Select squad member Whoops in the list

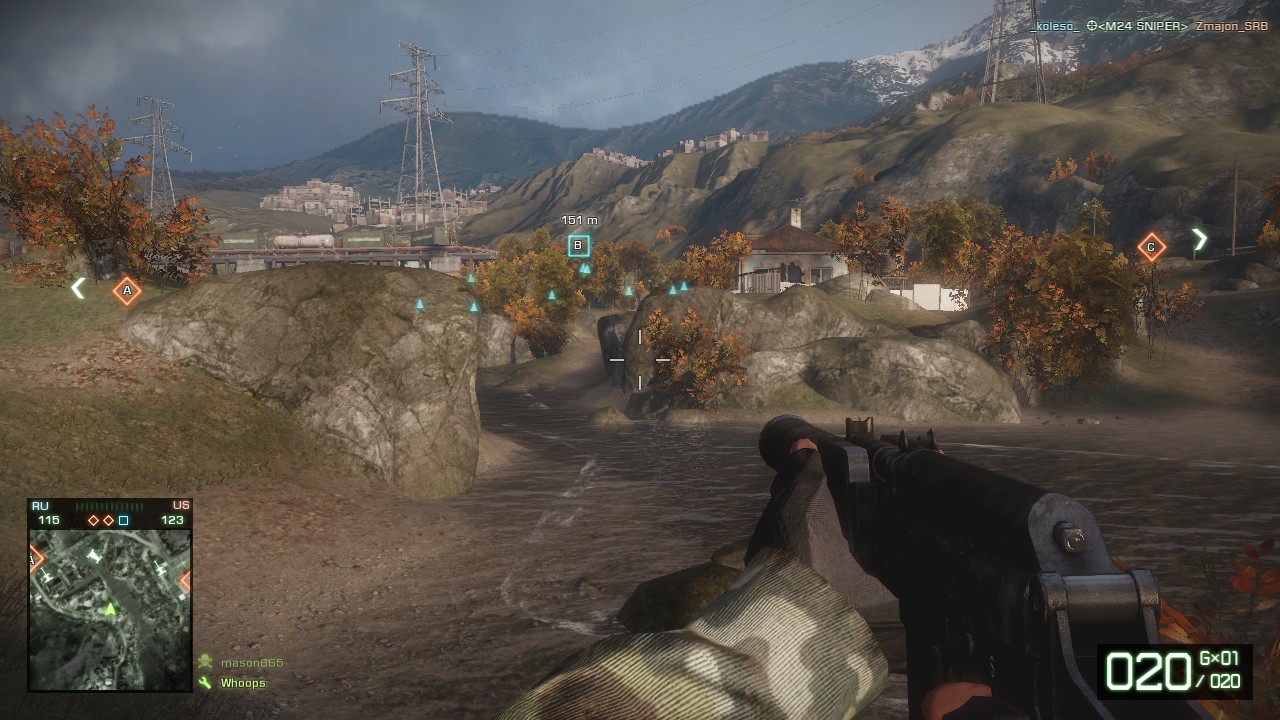(242, 683)
